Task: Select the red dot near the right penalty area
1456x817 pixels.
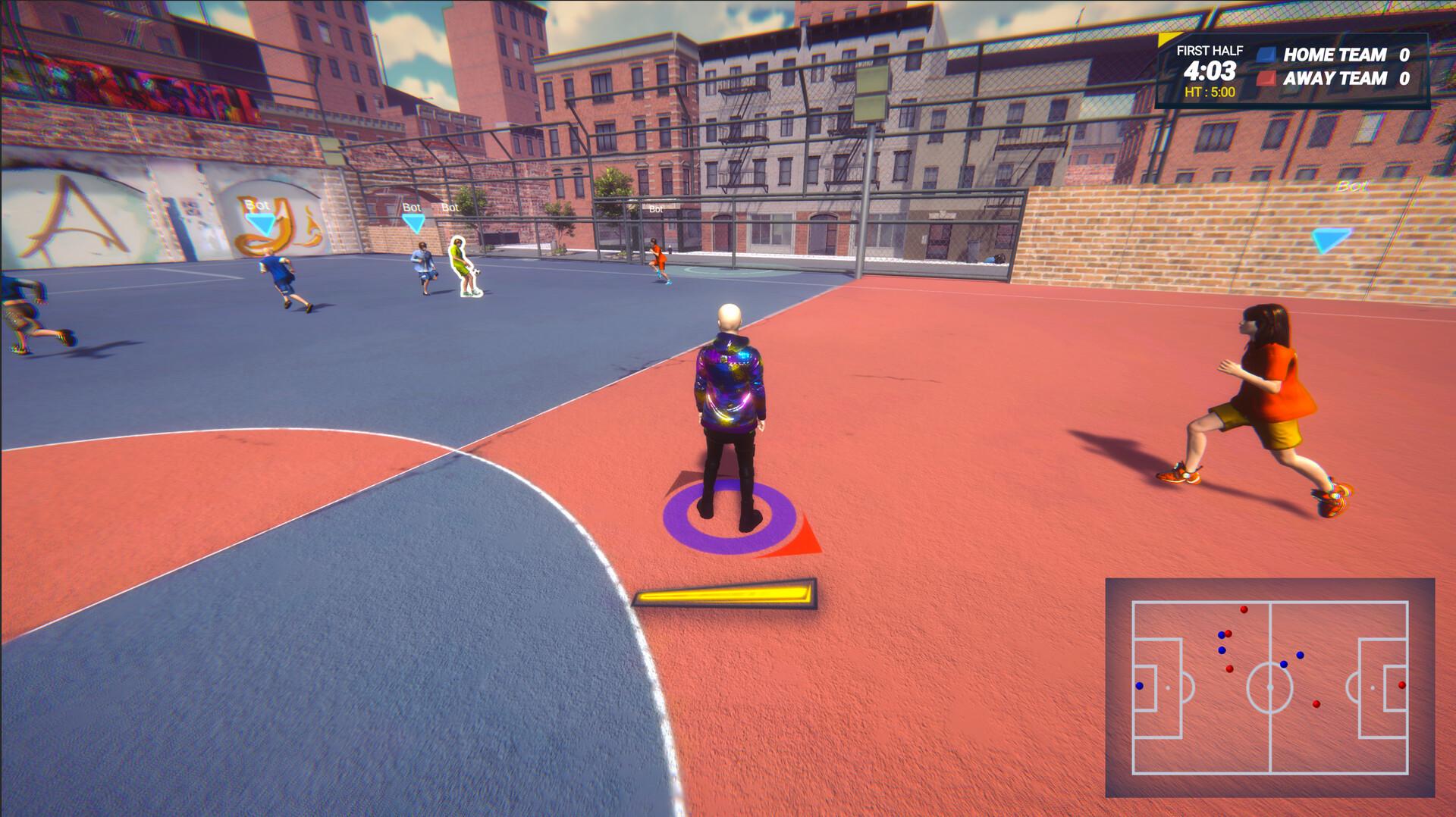Action: pos(1401,685)
